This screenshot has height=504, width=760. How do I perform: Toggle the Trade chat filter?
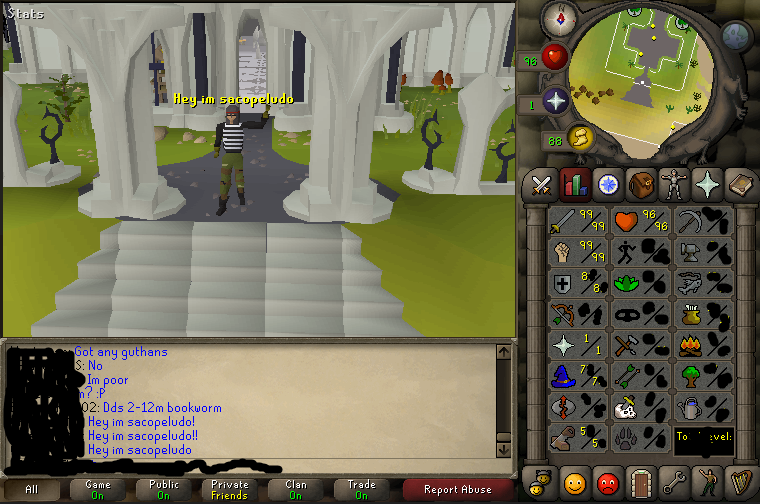click(x=362, y=489)
